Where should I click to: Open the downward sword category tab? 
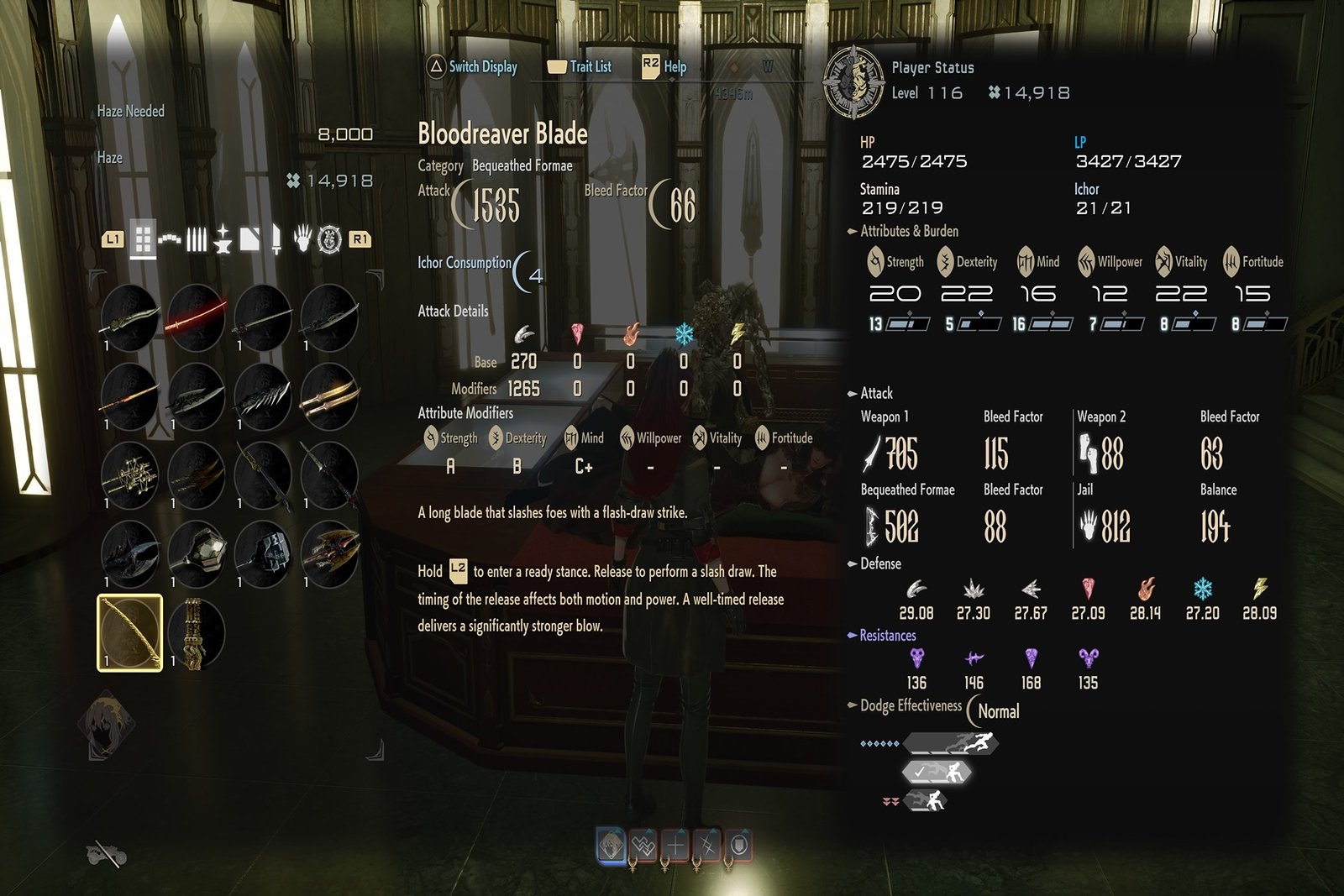click(x=276, y=239)
